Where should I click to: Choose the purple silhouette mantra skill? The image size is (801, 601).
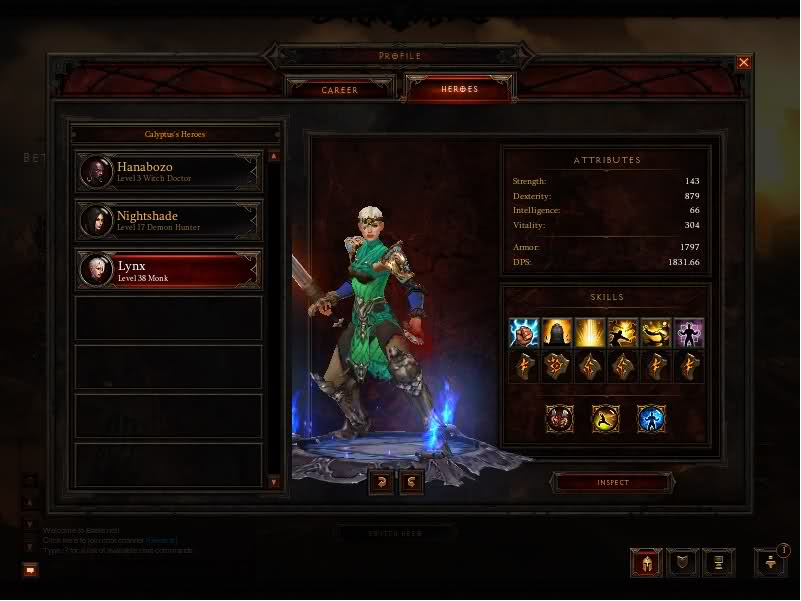tap(689, 333)
